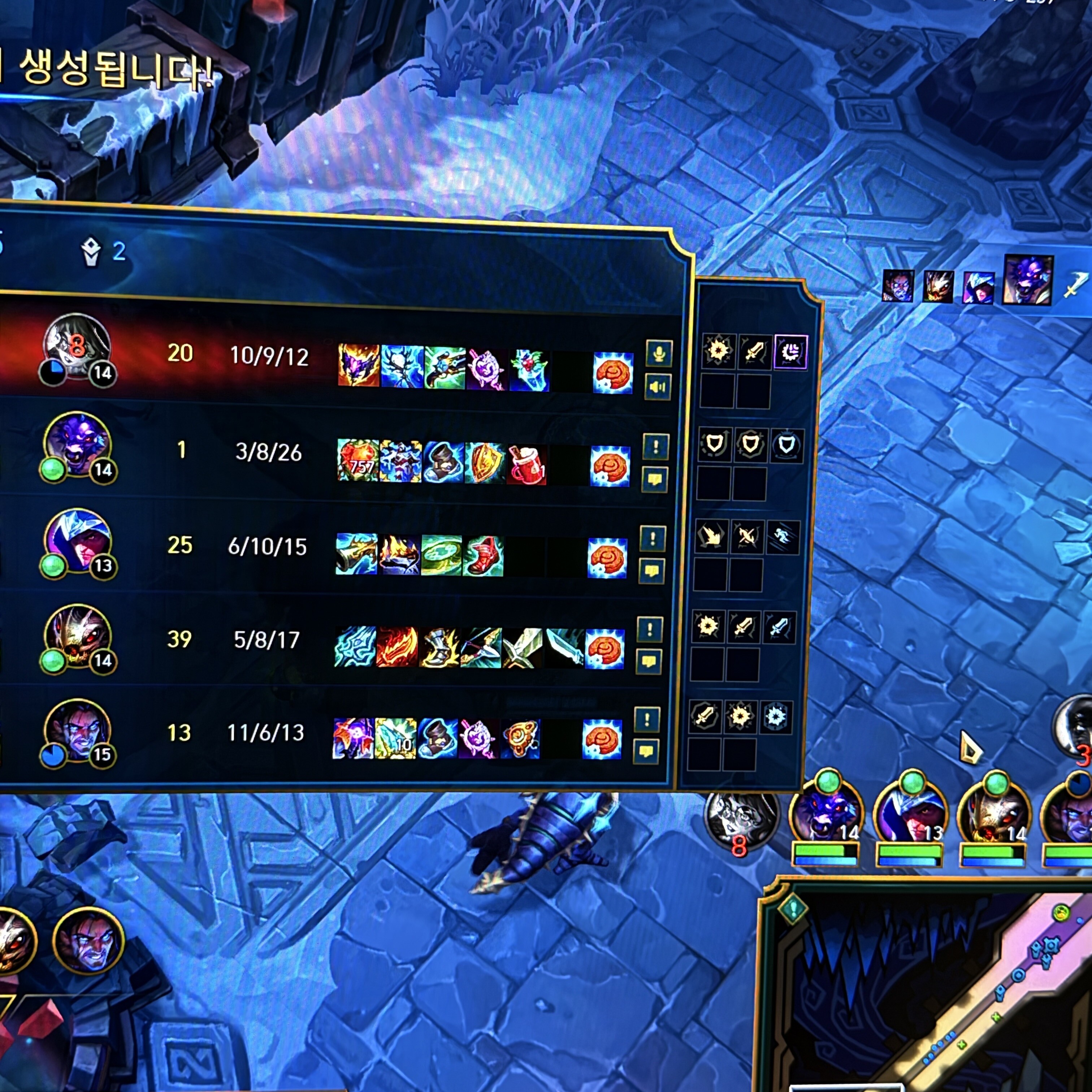Mute pings for the 3/8/26 player

coord(655,447)
